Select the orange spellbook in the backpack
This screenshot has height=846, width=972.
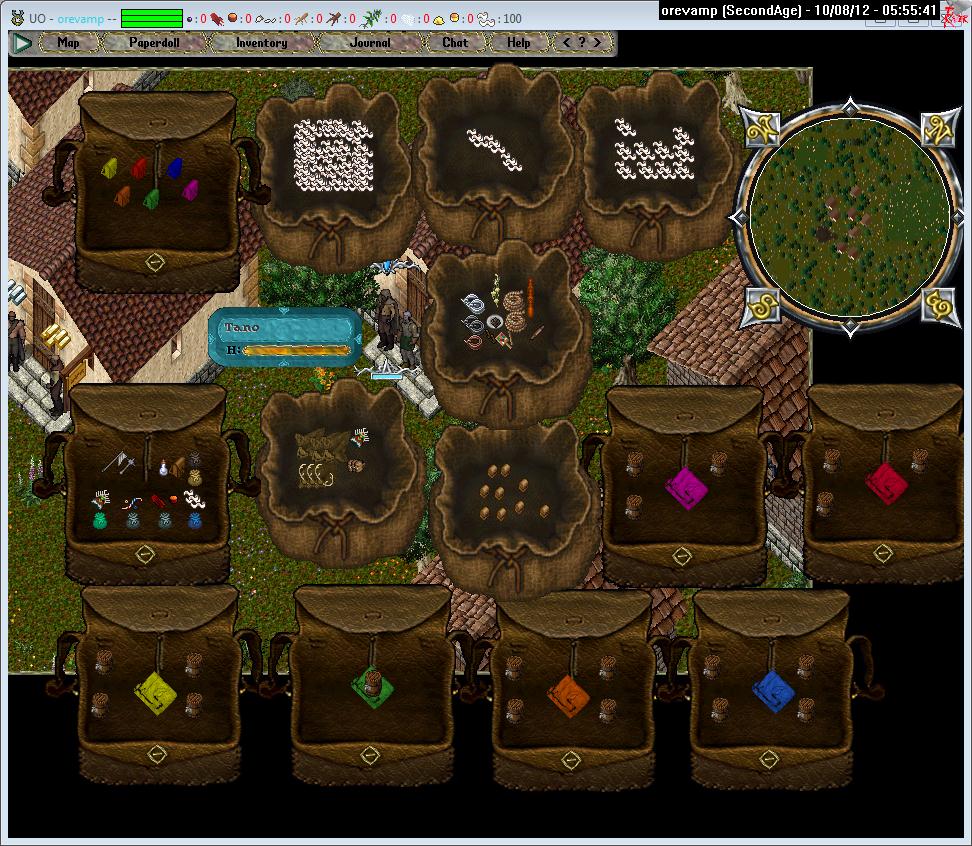(569, 692)
